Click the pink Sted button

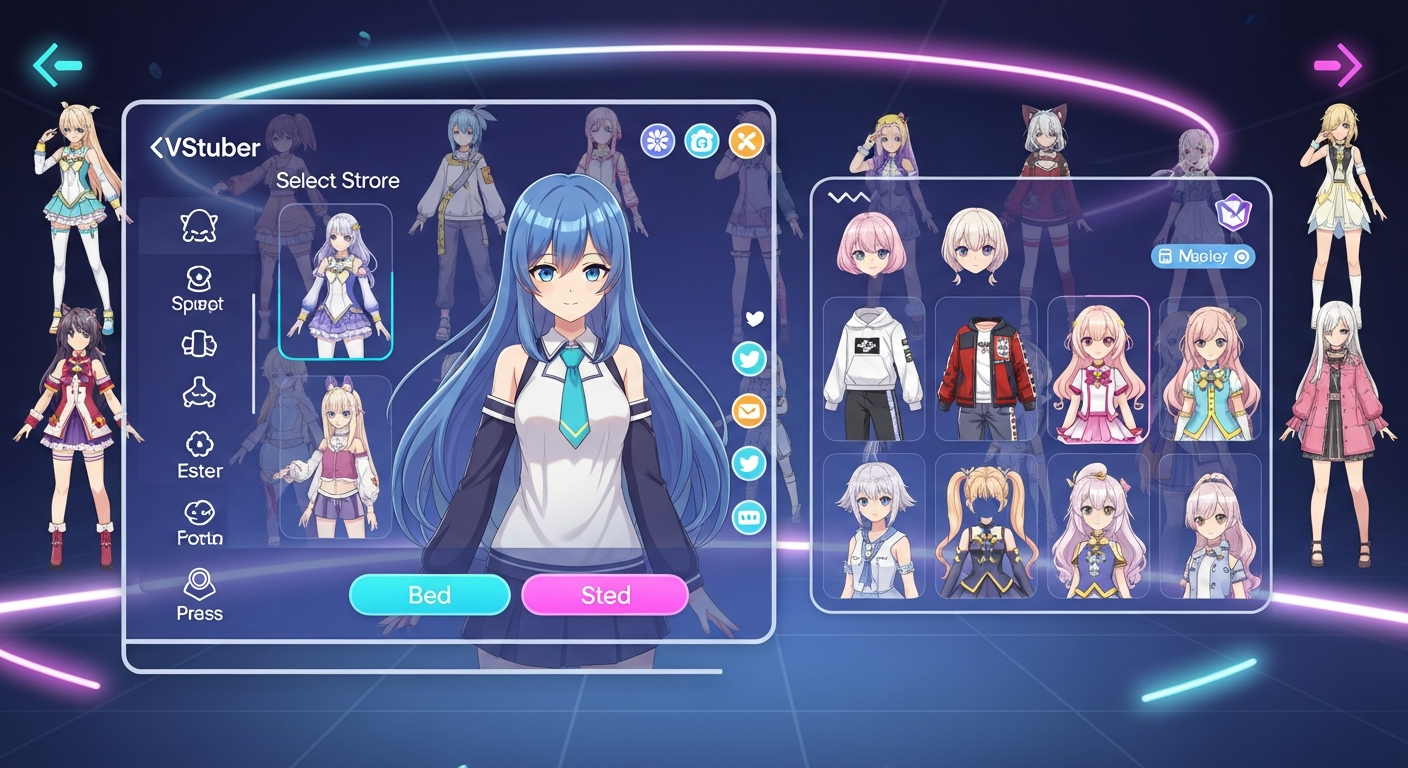pyautogui.click(x=605, y=595)
